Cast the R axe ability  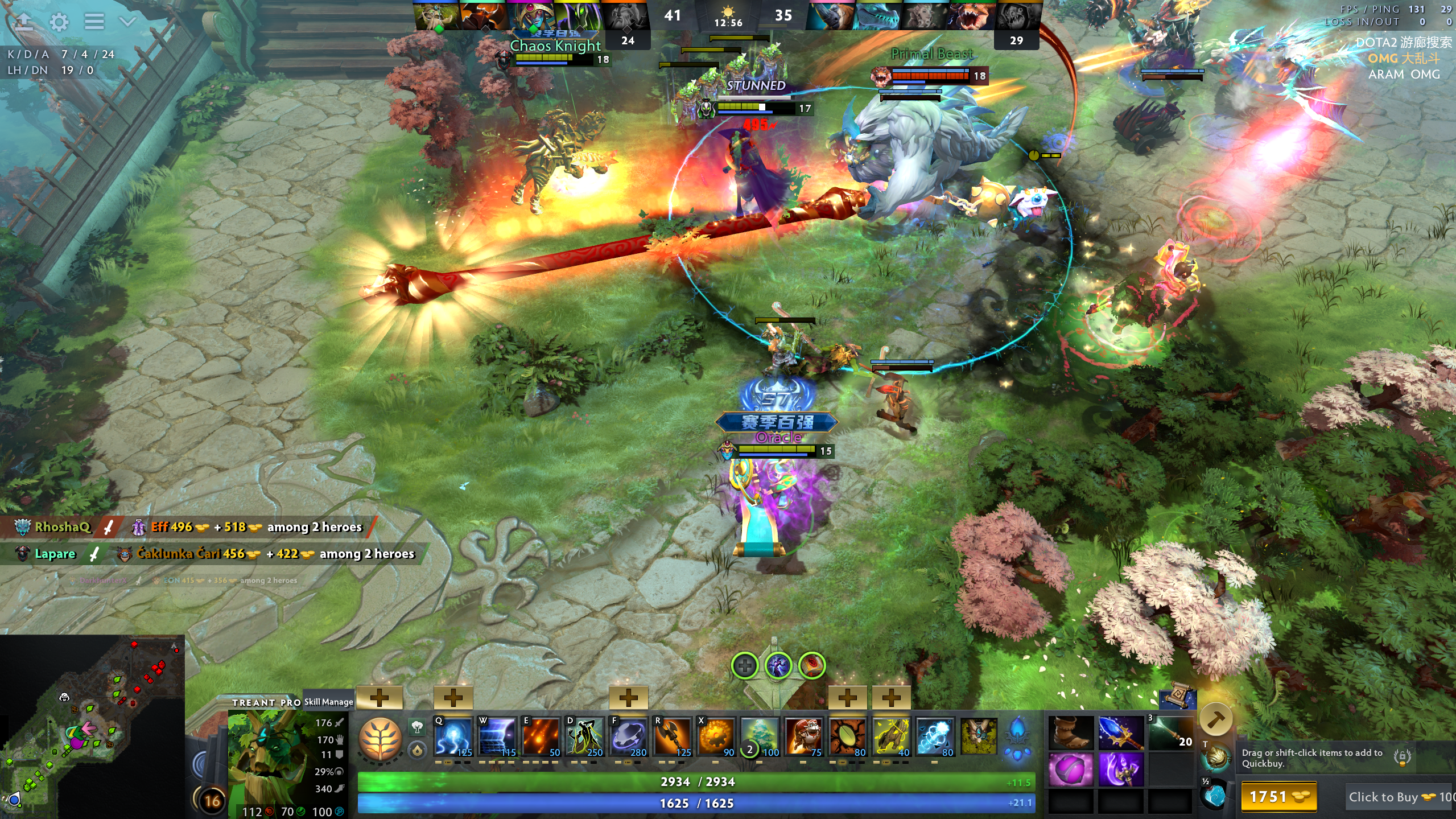click(673, 736)
